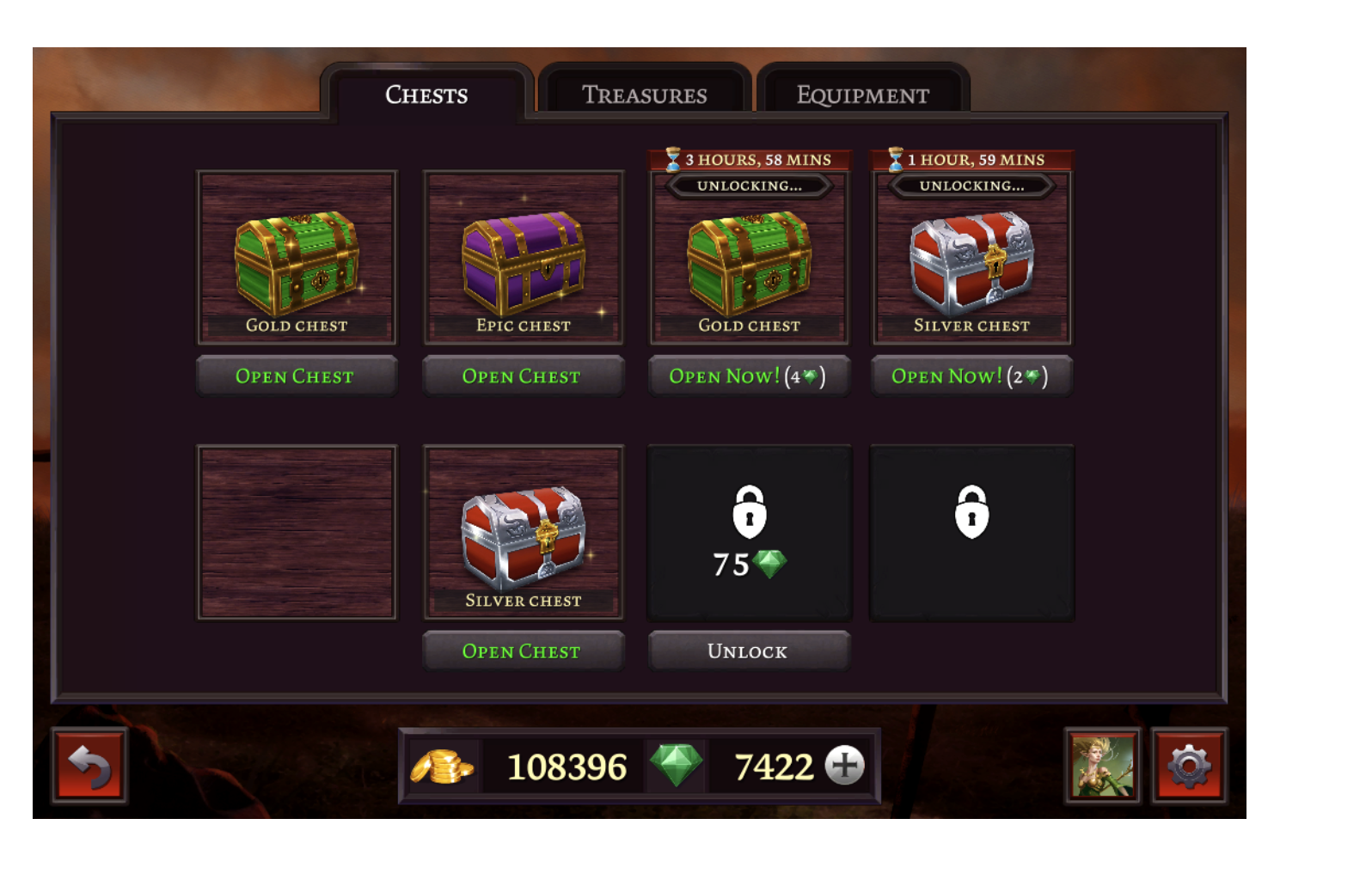The image size is (1372, 892).
Task: Open the Gold chest in the first slot
Action: point(297,376)
